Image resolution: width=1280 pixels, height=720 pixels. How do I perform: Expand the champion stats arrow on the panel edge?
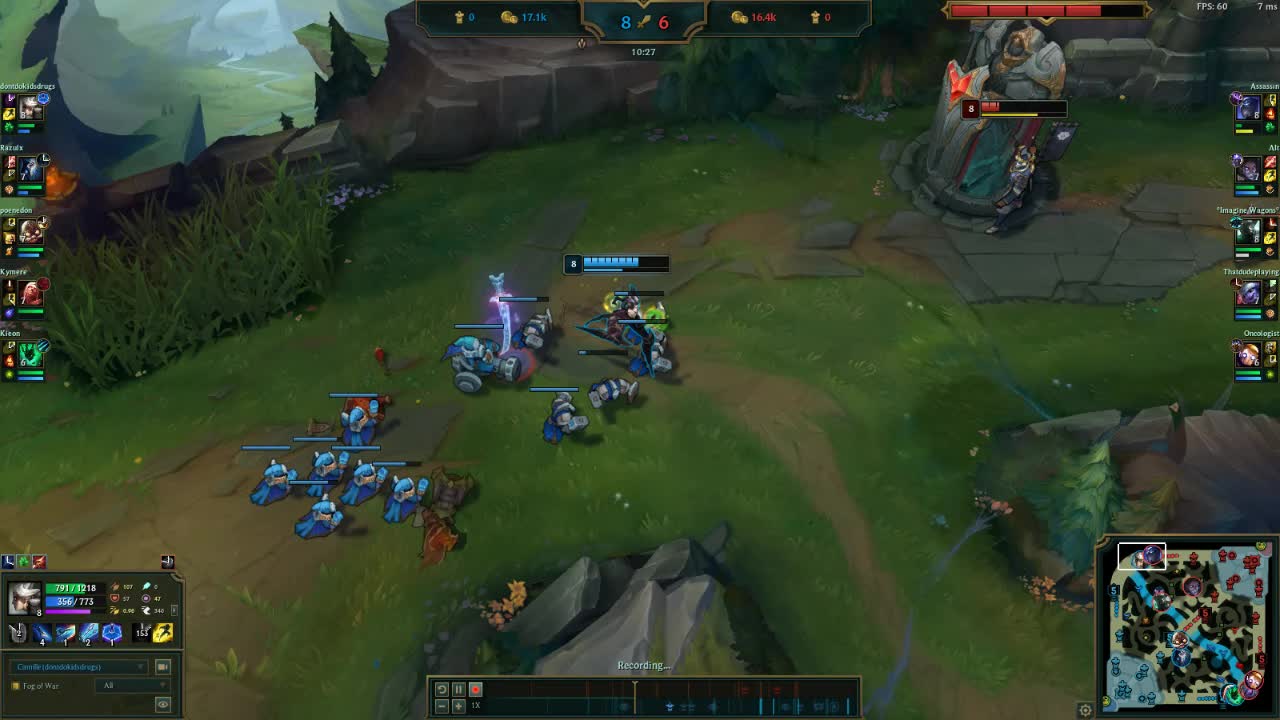point(174,609)
